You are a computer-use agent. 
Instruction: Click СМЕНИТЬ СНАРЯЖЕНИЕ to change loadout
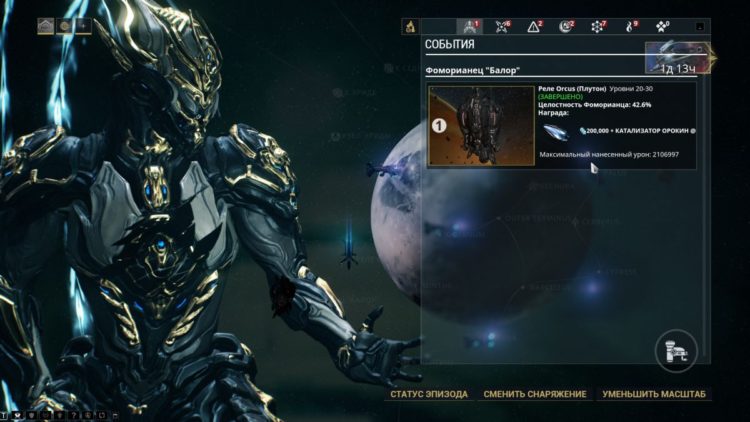click(534, 394)
